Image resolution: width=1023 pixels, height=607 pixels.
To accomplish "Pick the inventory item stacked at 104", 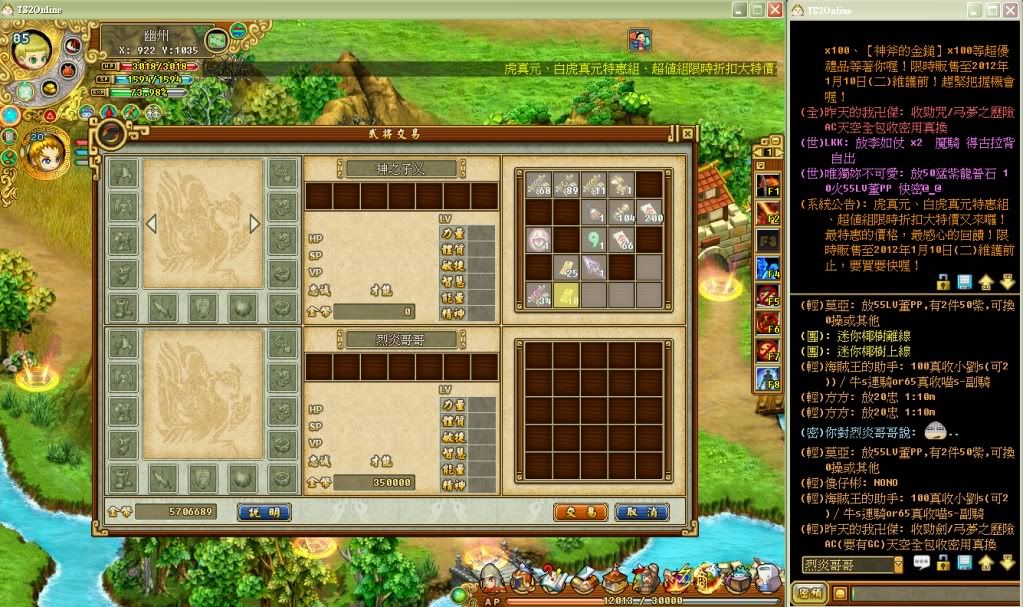I will (x=621, y=212).
